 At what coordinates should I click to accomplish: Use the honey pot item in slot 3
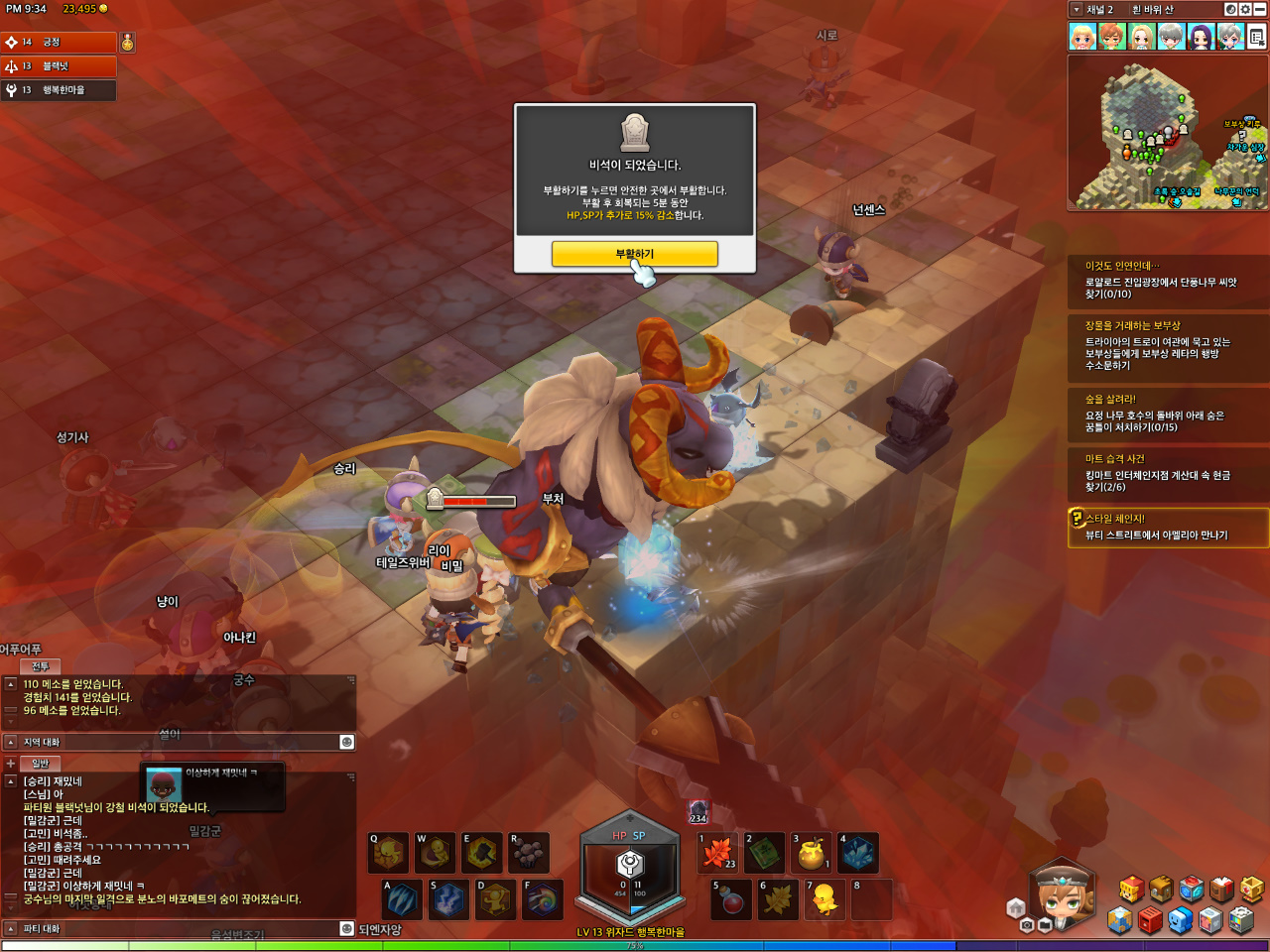click(812, 852)
